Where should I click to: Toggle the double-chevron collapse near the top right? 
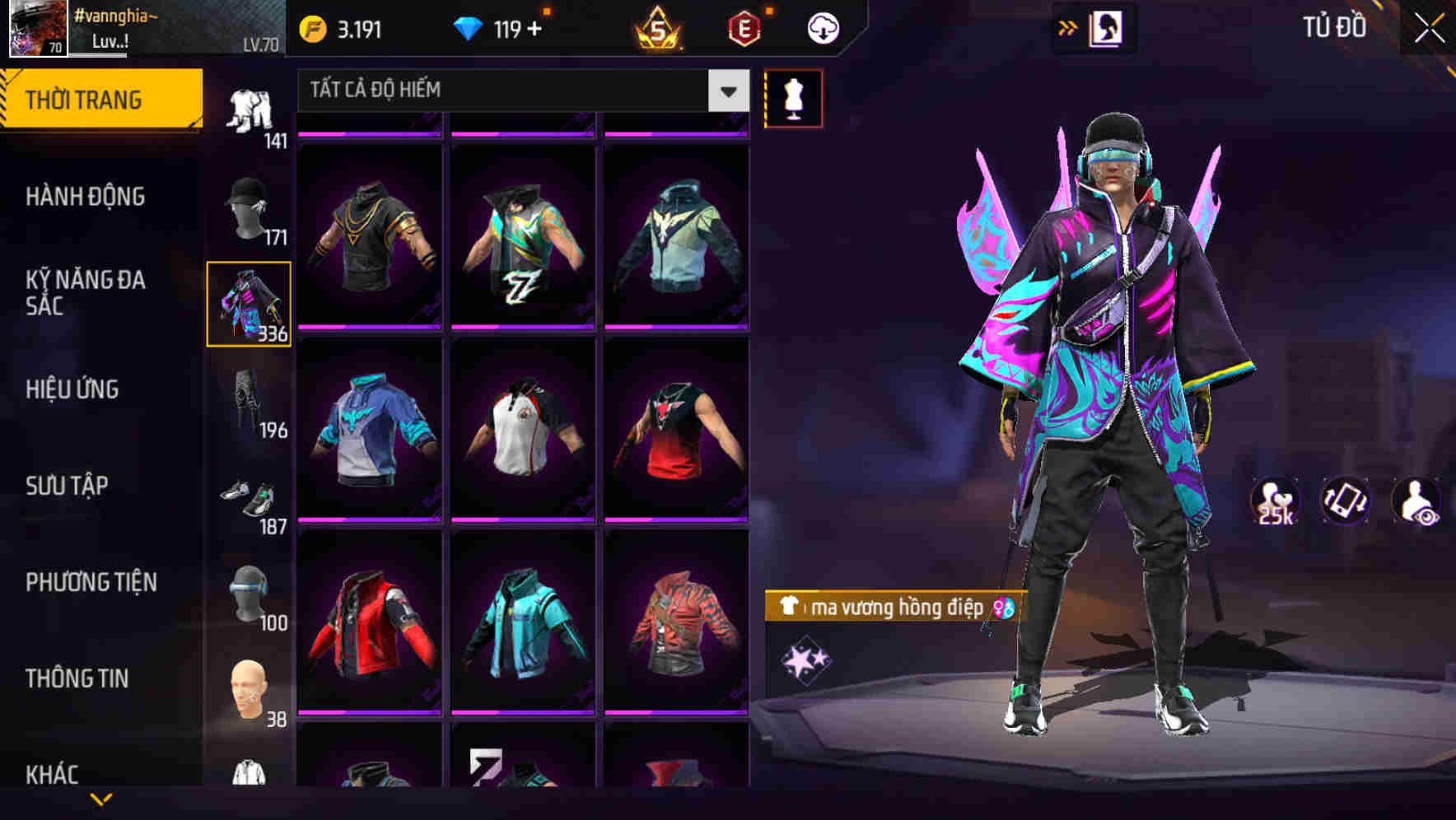pyautogui.click(x=1068, y=26)
